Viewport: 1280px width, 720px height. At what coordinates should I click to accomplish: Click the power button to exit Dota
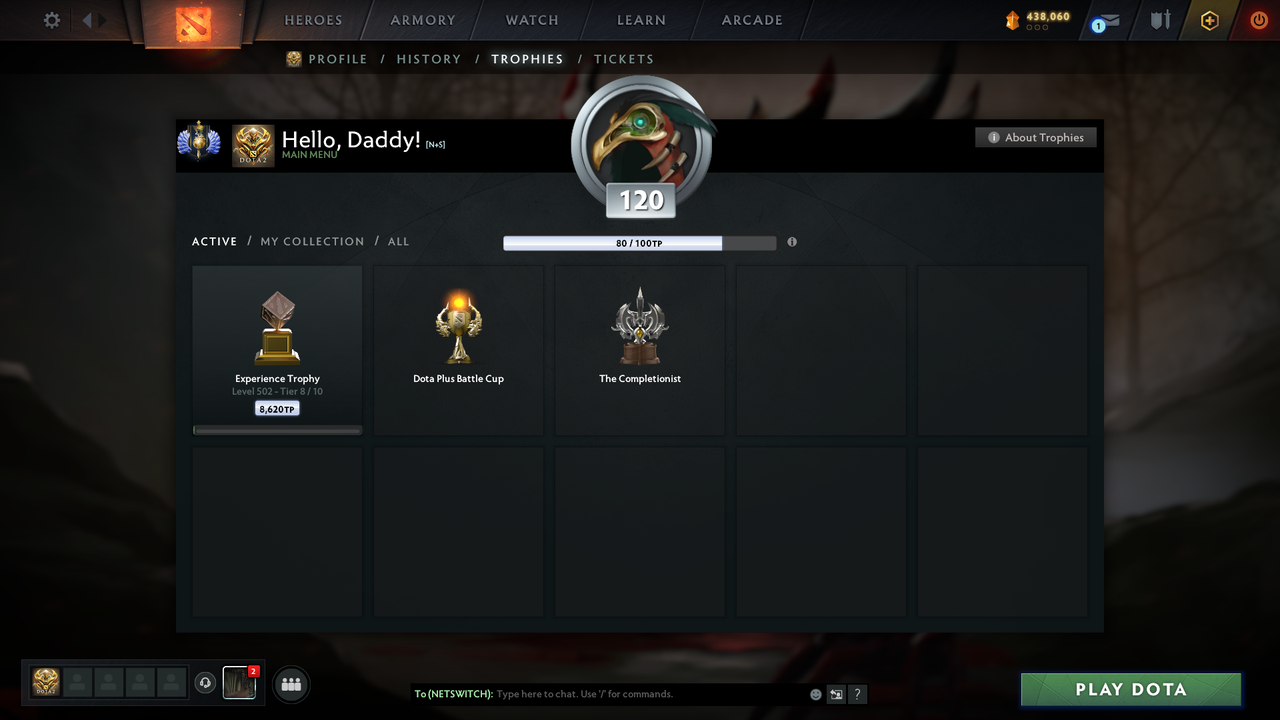(x=1259, y=20)
